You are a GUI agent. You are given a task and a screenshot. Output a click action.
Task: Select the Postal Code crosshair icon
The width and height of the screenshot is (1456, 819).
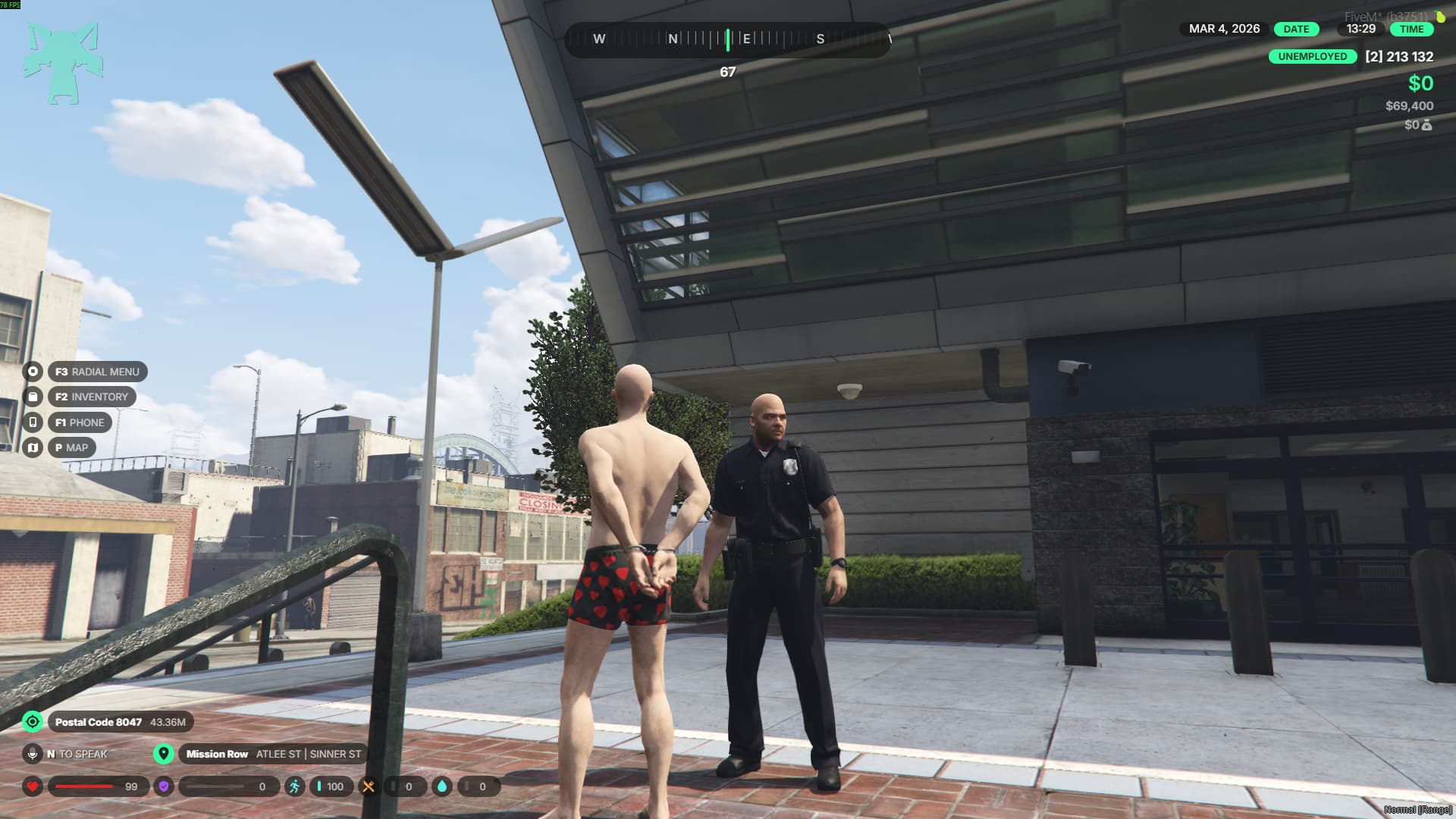pos(33,722)
